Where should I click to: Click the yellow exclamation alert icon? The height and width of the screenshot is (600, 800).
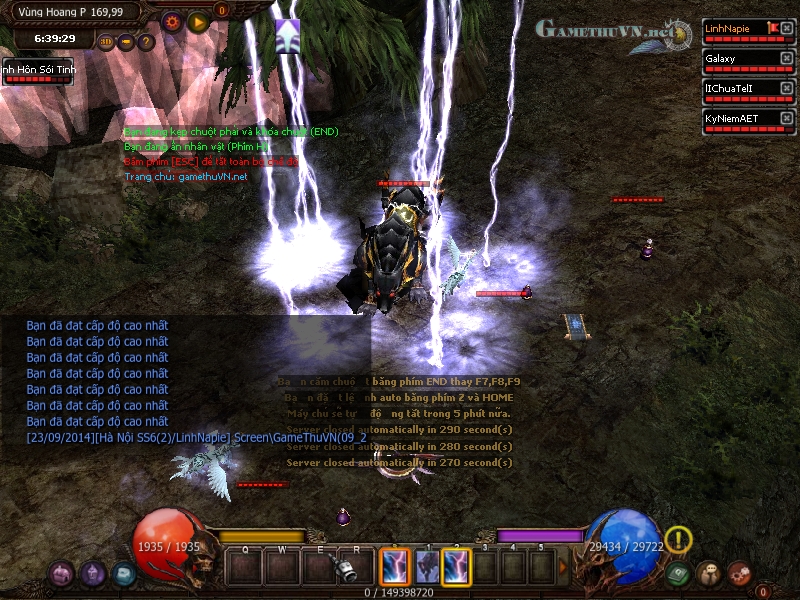(679, 540)
